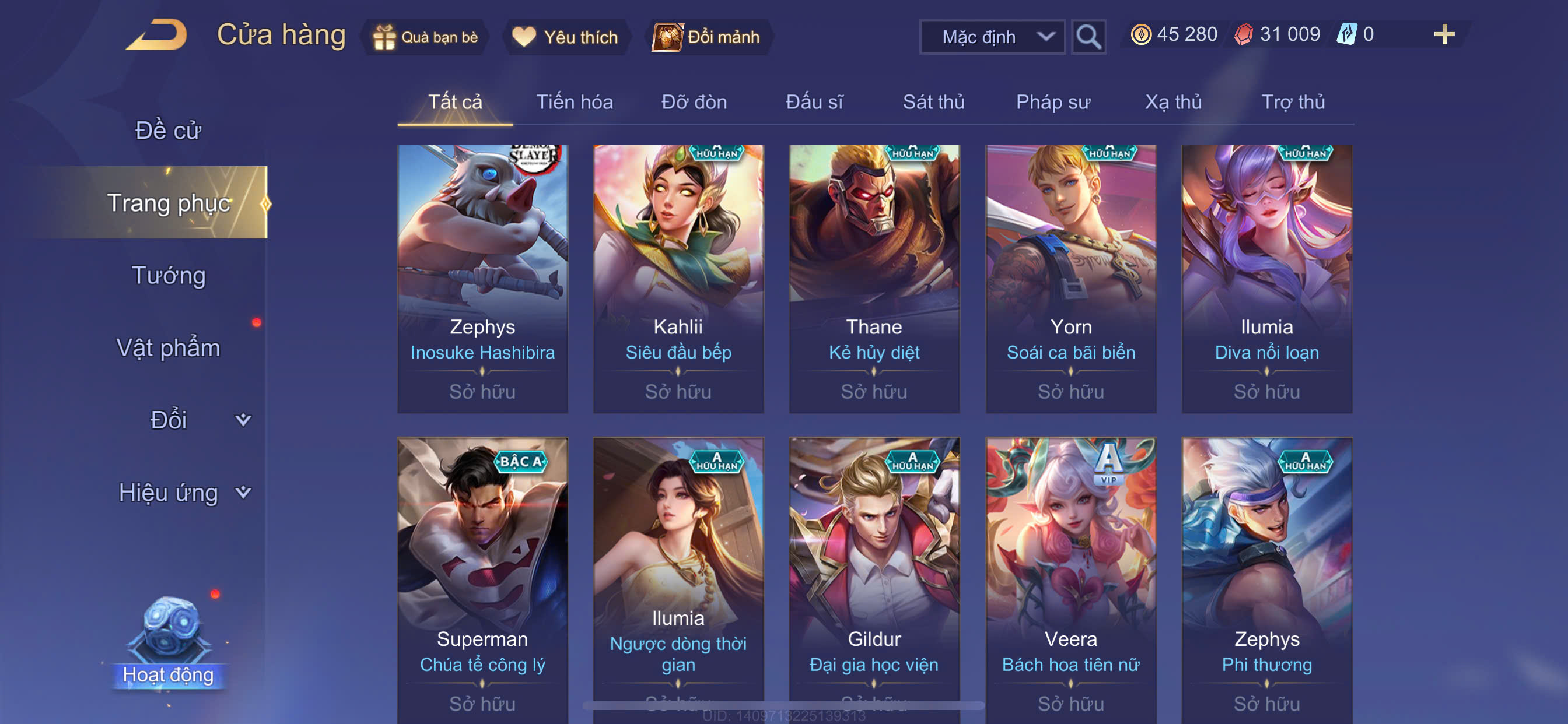Click the magnifying glass search button
The width and height of the screenshot is (1568, 724).
point(1088,37)
